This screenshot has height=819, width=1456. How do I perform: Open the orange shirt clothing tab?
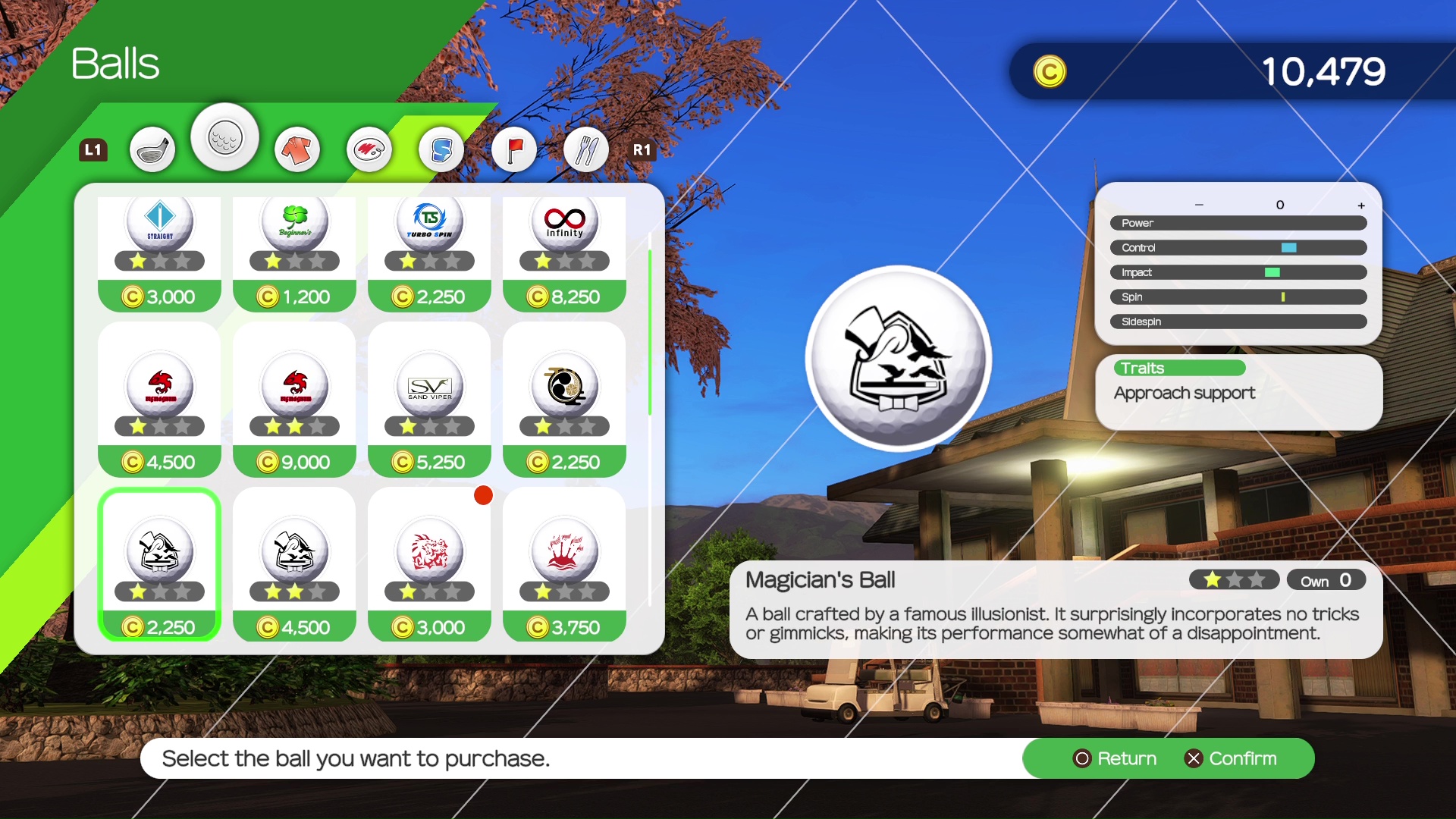pyautogui.click(x=297, y=149)
